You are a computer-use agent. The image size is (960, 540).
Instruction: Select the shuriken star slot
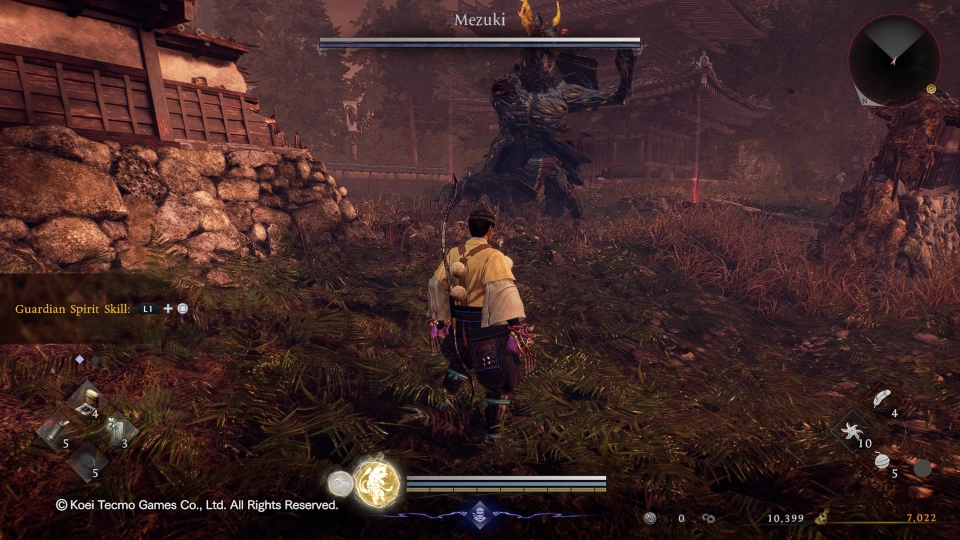pos(851,432)
